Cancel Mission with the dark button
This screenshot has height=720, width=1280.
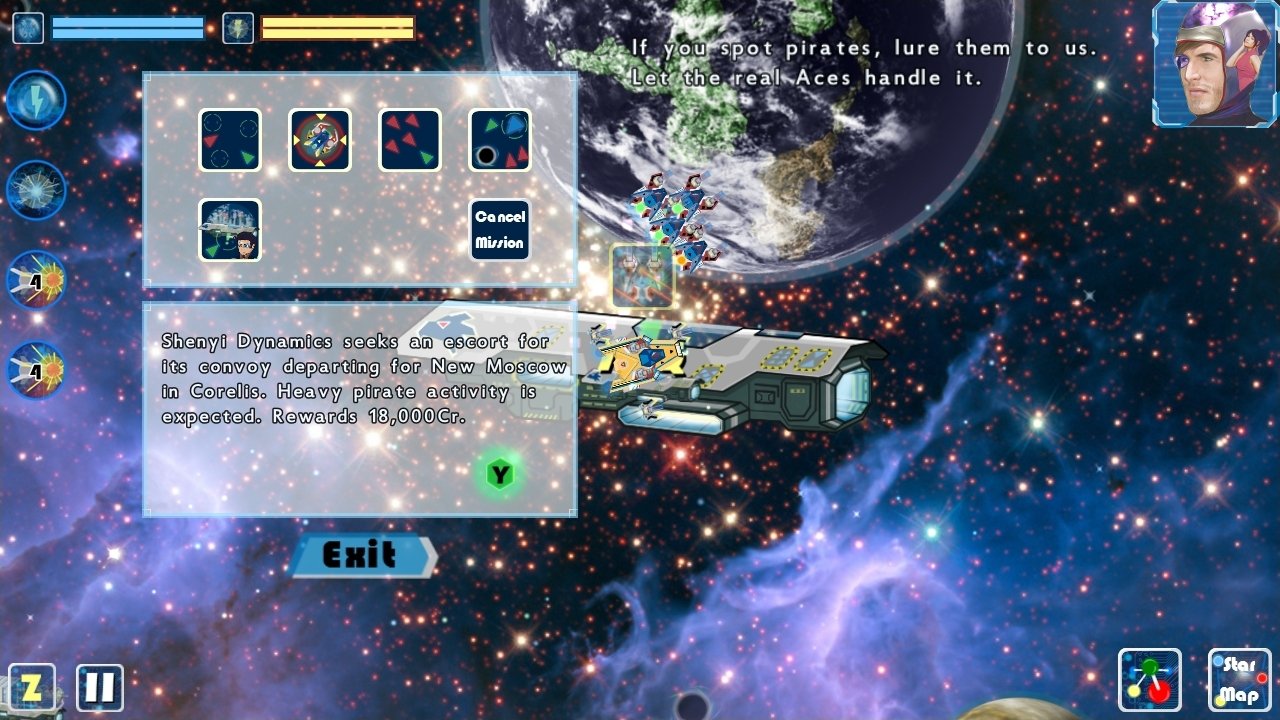point(499,231)
